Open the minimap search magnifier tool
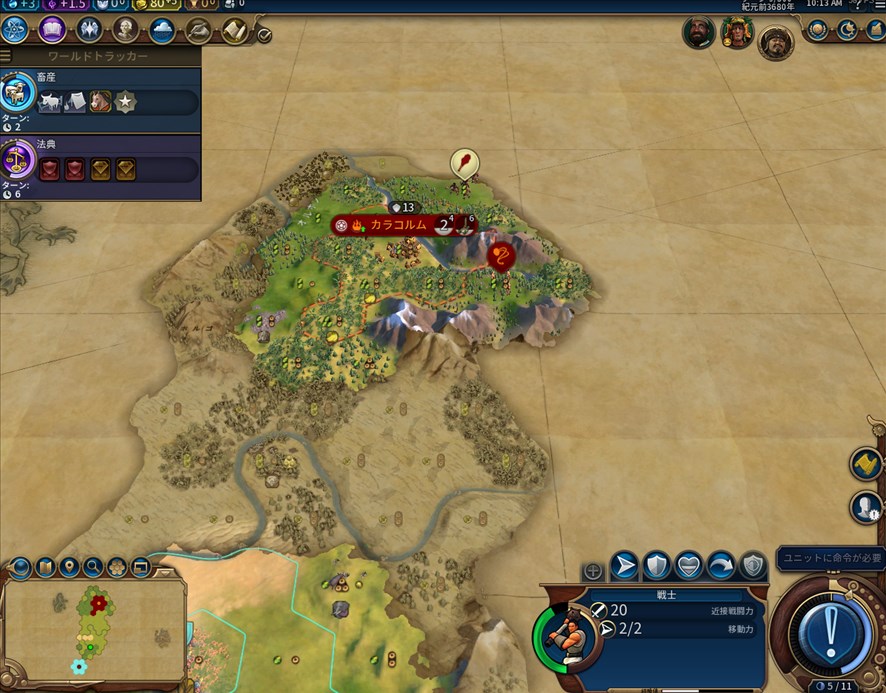This screenshot has height=693, width=886. point(93,568)
